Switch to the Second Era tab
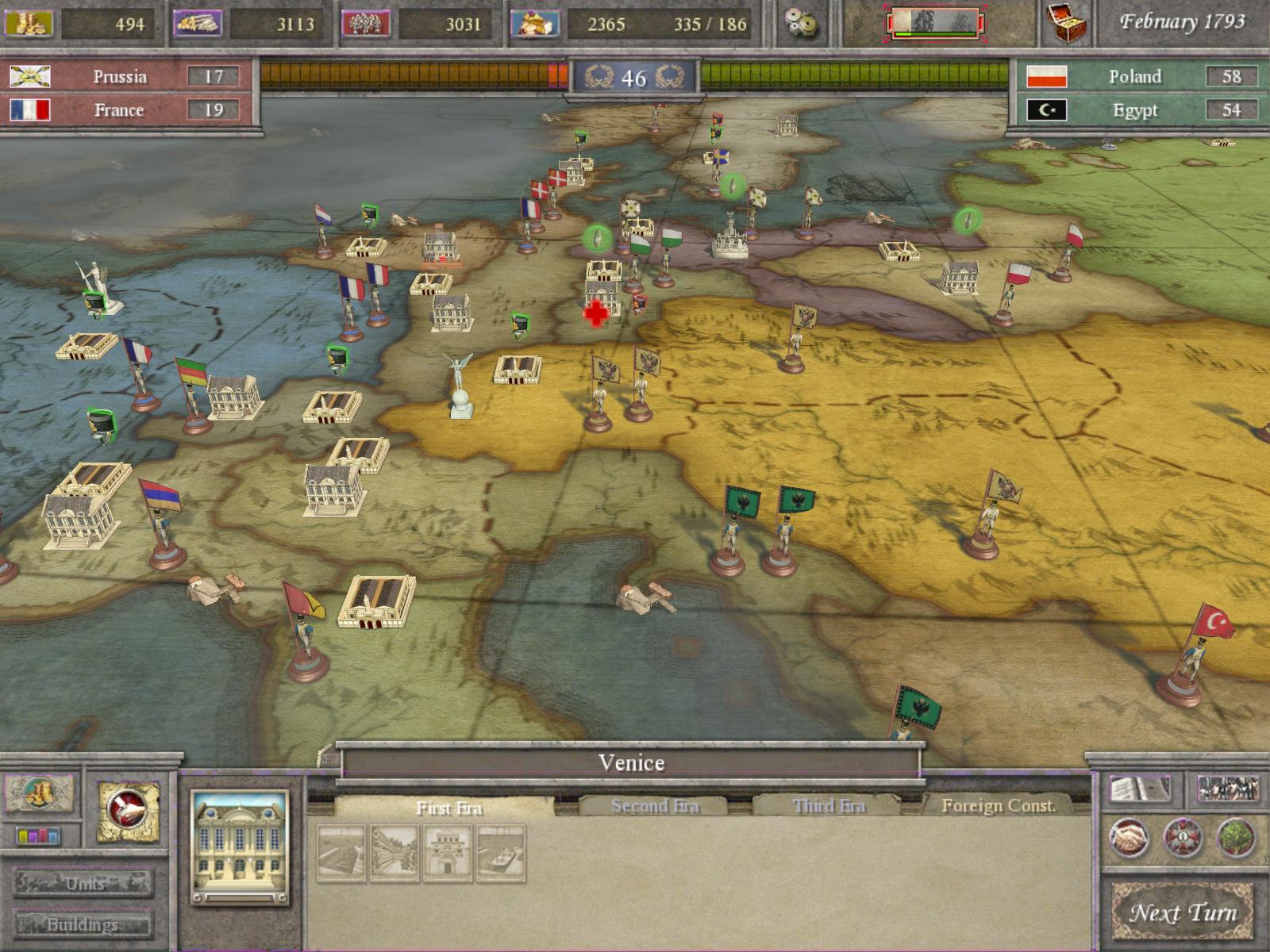The height and width of the screenshot is (952, 1270). (x=655, y=806)
